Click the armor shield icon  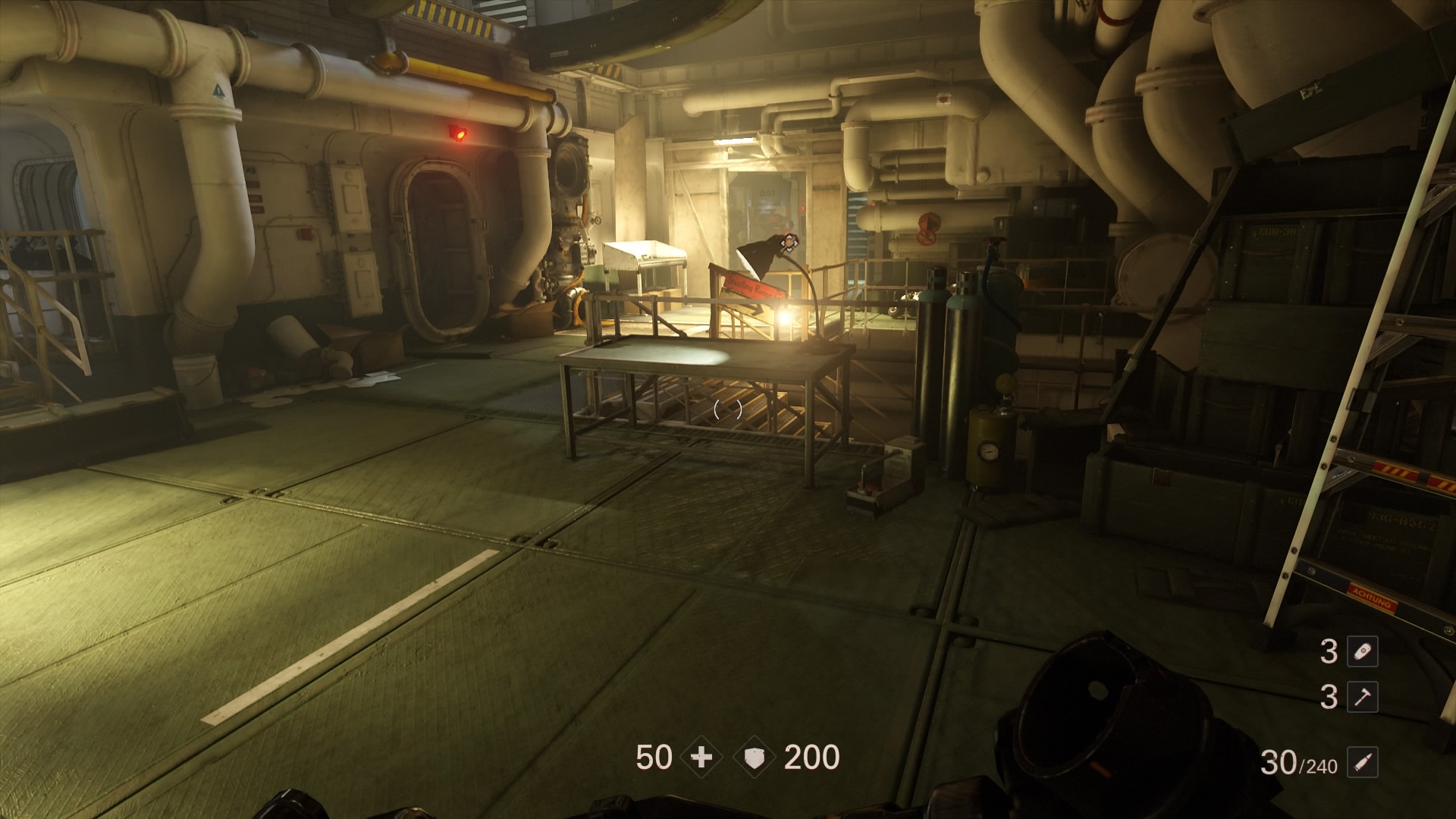point(755,758)
